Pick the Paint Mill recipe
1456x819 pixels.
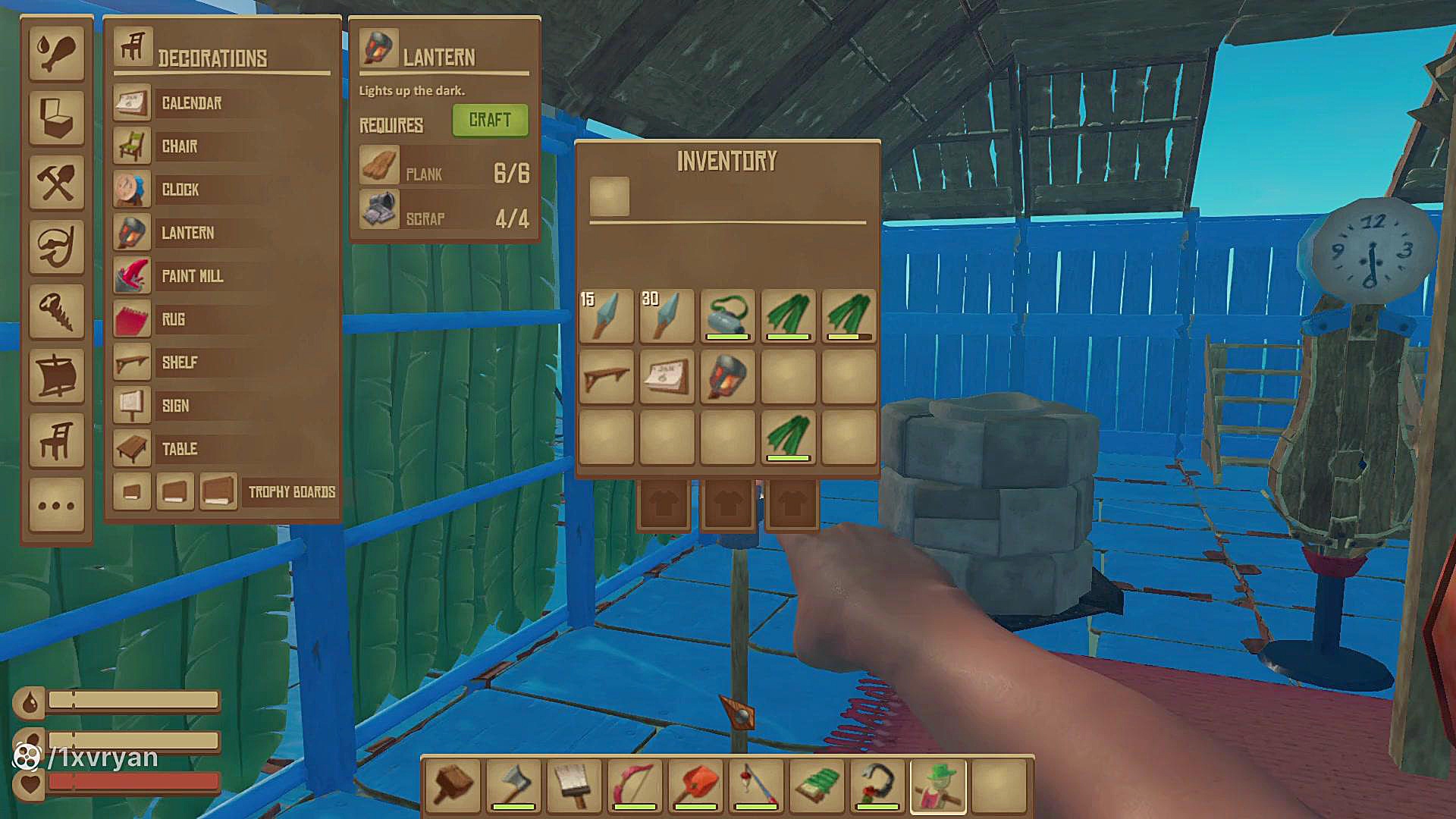(x=193, y=276)
